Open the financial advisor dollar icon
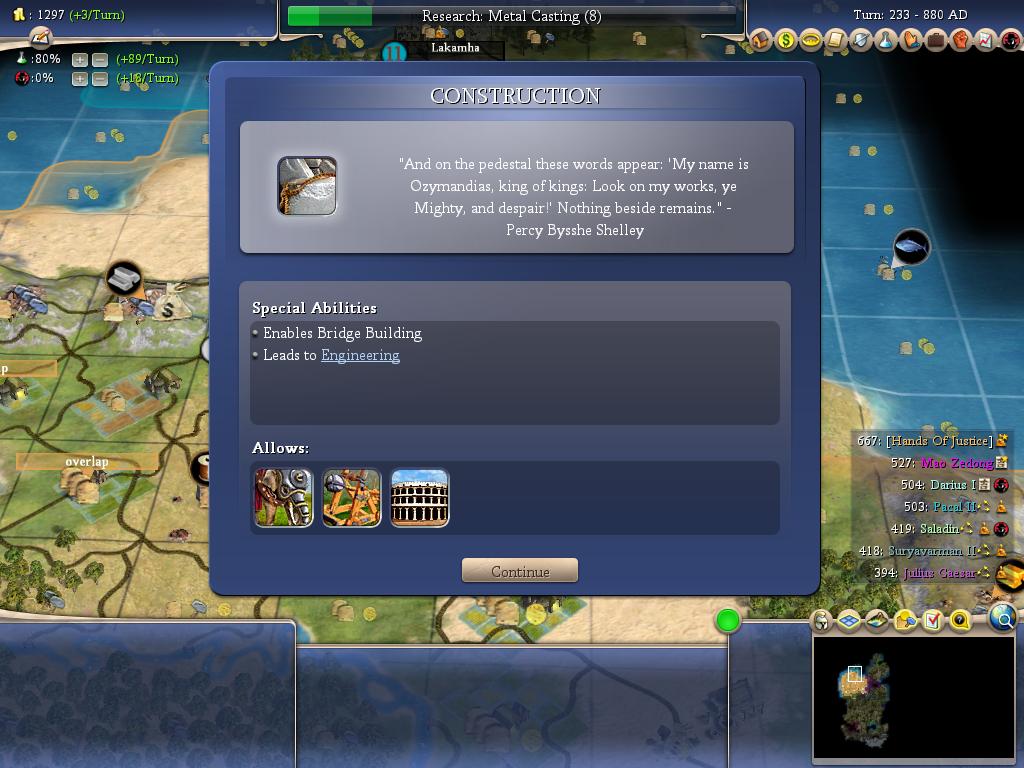 pyautogui.click(x=786, y=41)
